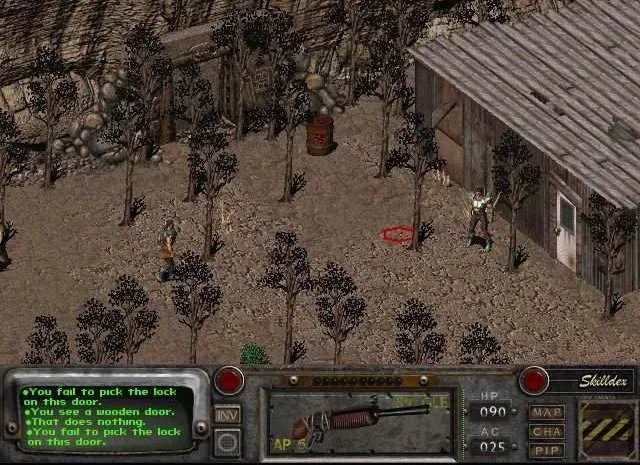The width and height of the screenshot is (640, 465).
Task: Open the PIP-Boy
Action: (x=547, y=451)
